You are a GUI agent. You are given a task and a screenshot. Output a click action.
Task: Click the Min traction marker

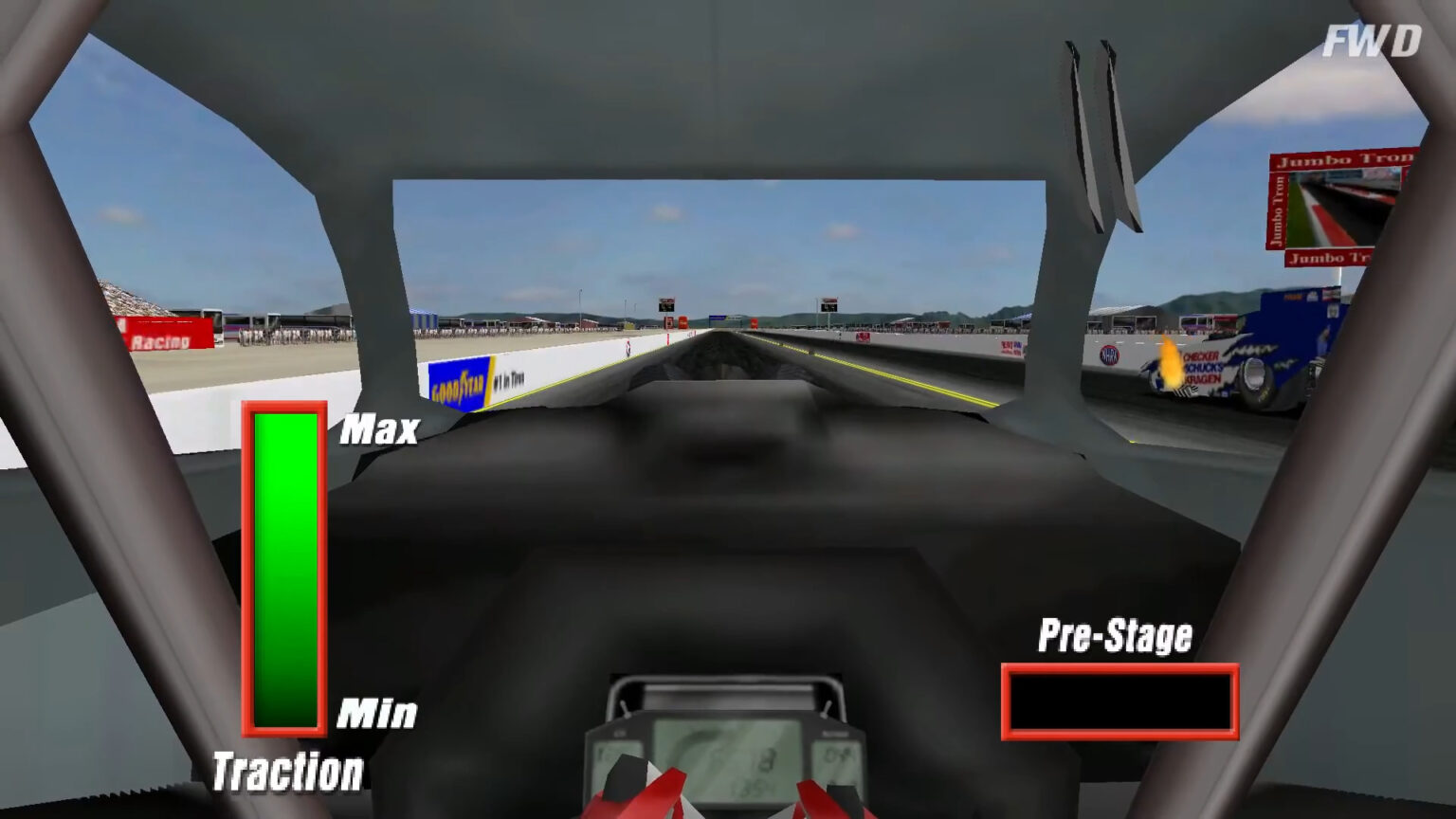click(x=379, y=712)
